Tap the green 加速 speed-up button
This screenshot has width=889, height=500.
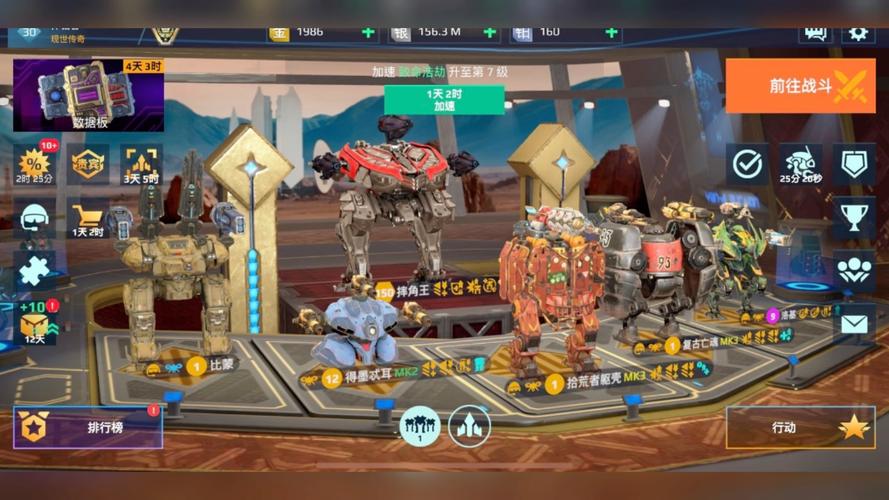[x=444, y=99]
